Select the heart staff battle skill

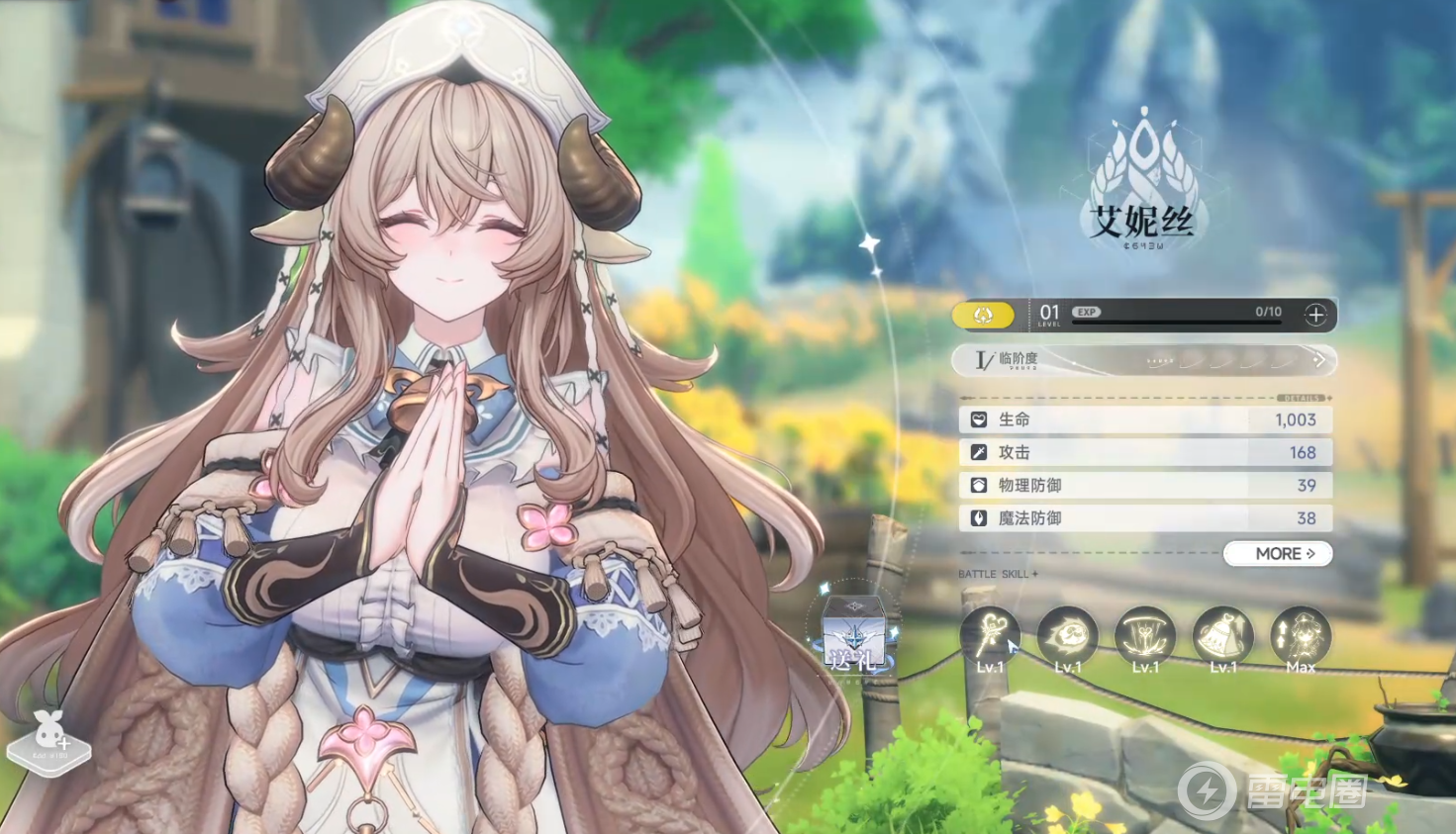tap(990, 636)
